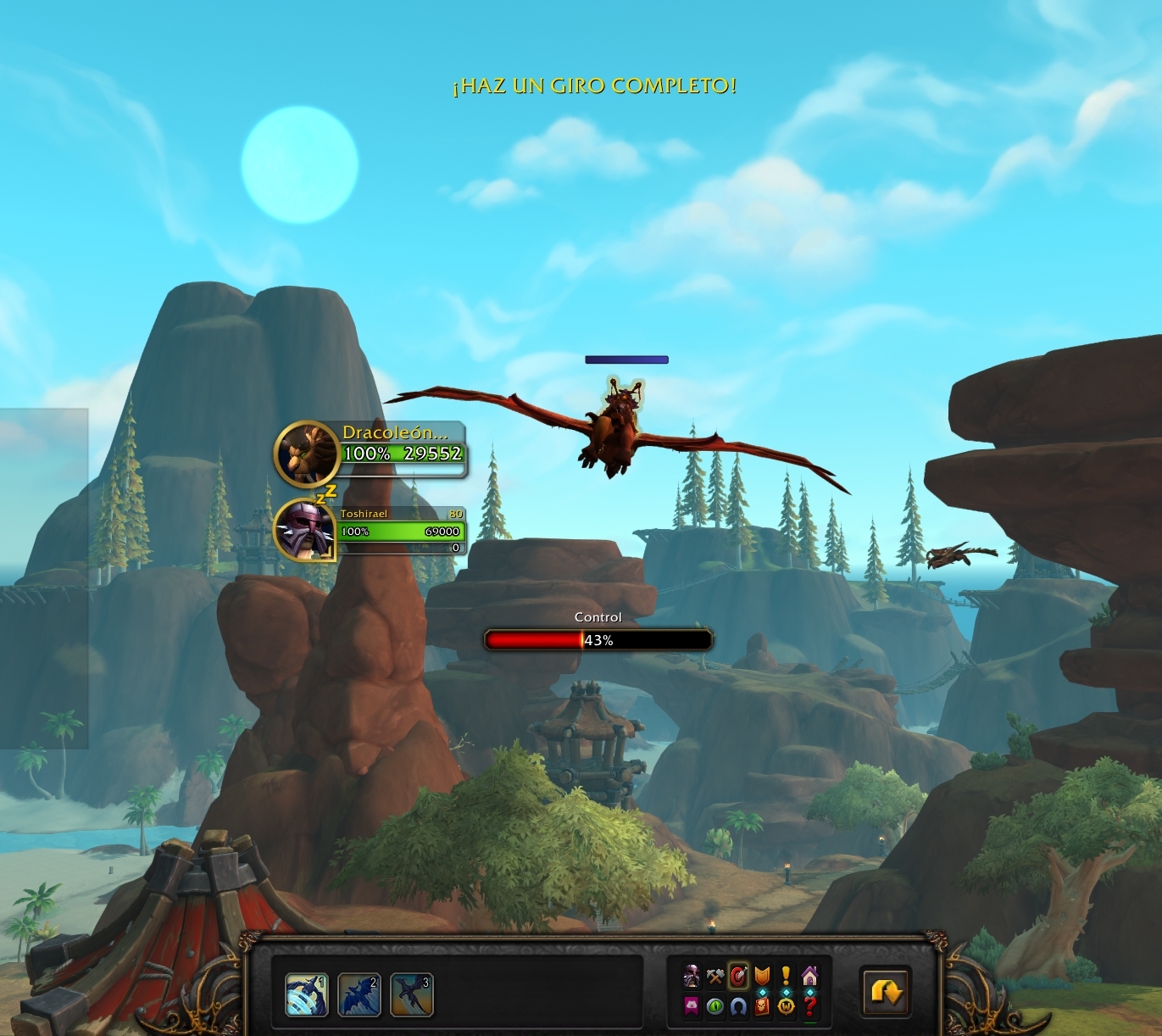Use the second ability showing blue winged dragon
The height and width of the screenshot is (1036, 1162).
pos(359,994)
